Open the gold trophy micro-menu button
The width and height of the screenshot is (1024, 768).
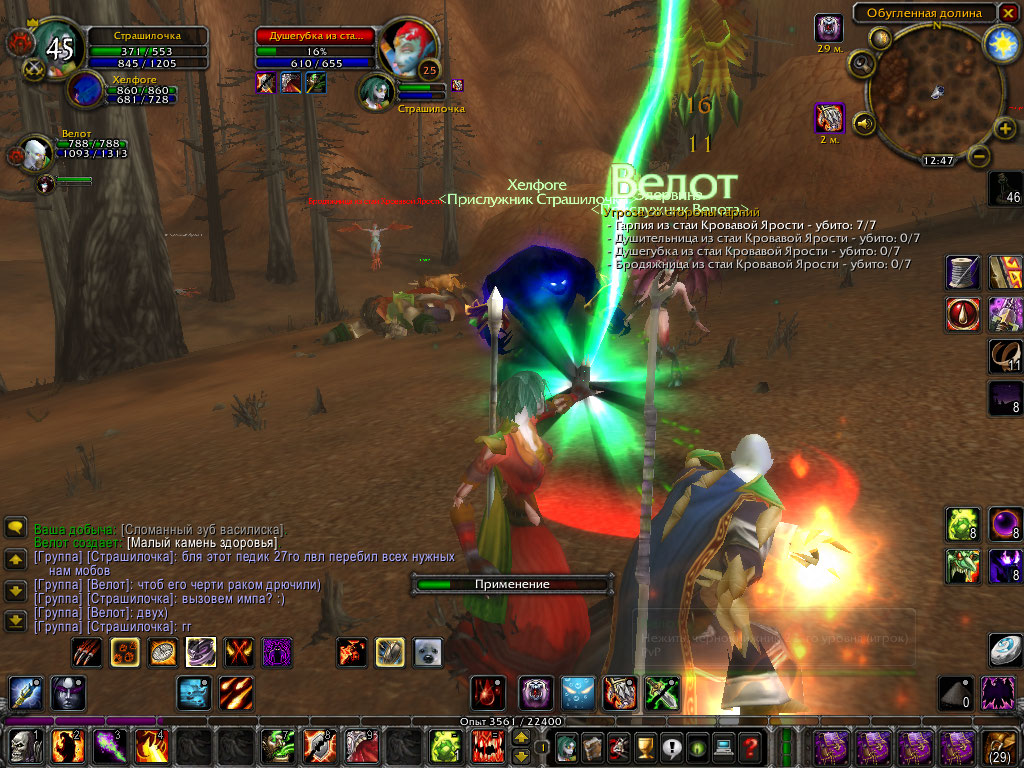[646, 746]
